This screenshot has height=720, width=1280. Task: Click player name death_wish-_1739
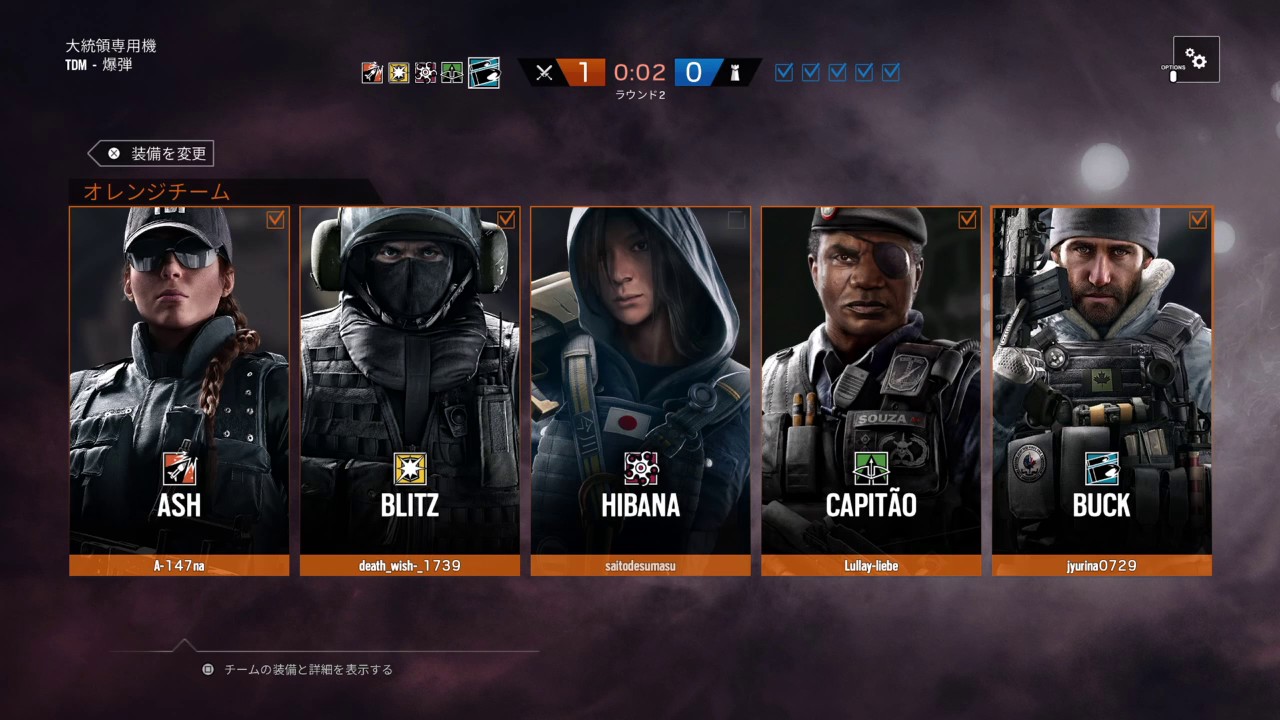(410, 566)
